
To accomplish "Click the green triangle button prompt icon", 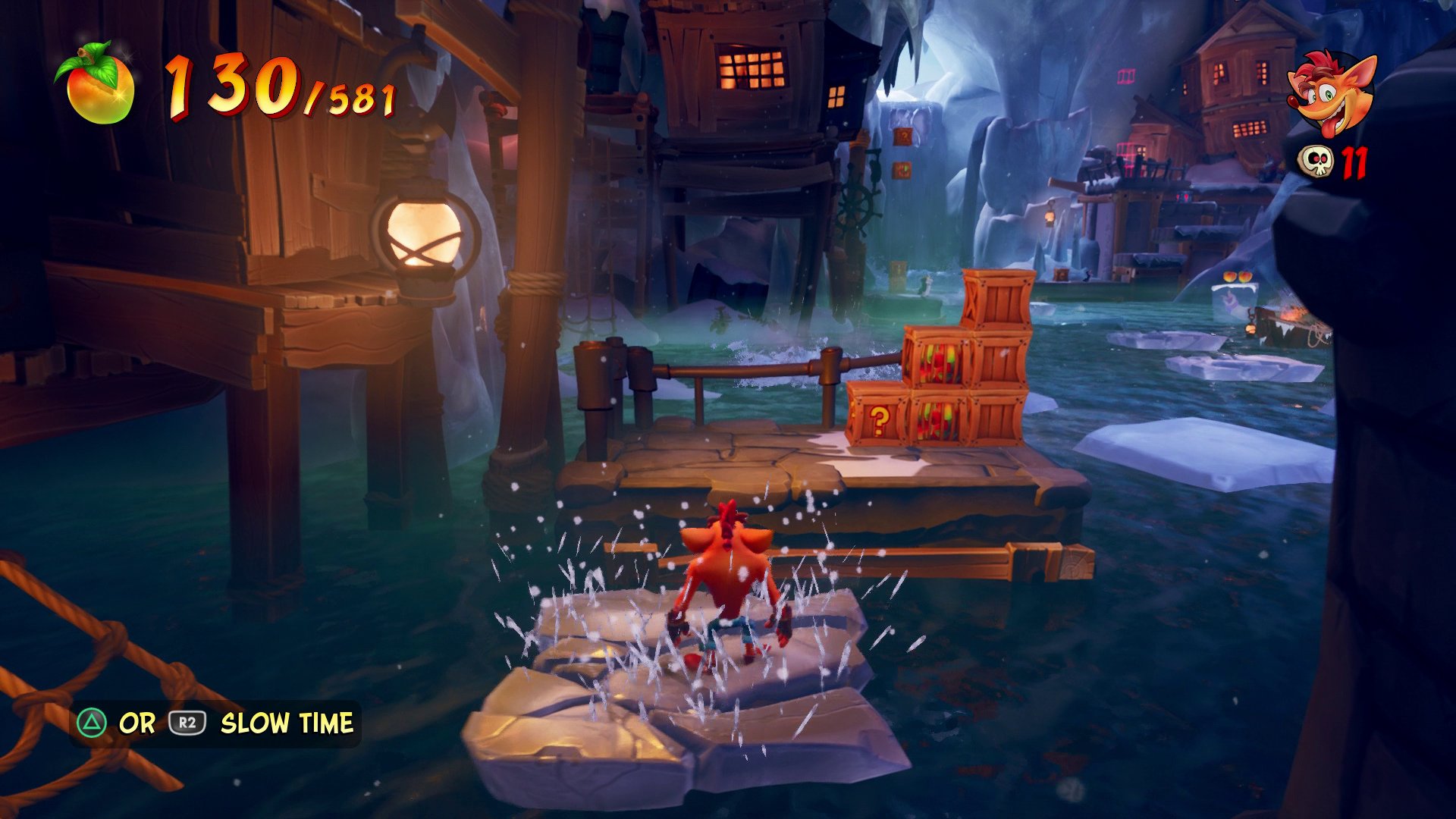I will [93, 723].
